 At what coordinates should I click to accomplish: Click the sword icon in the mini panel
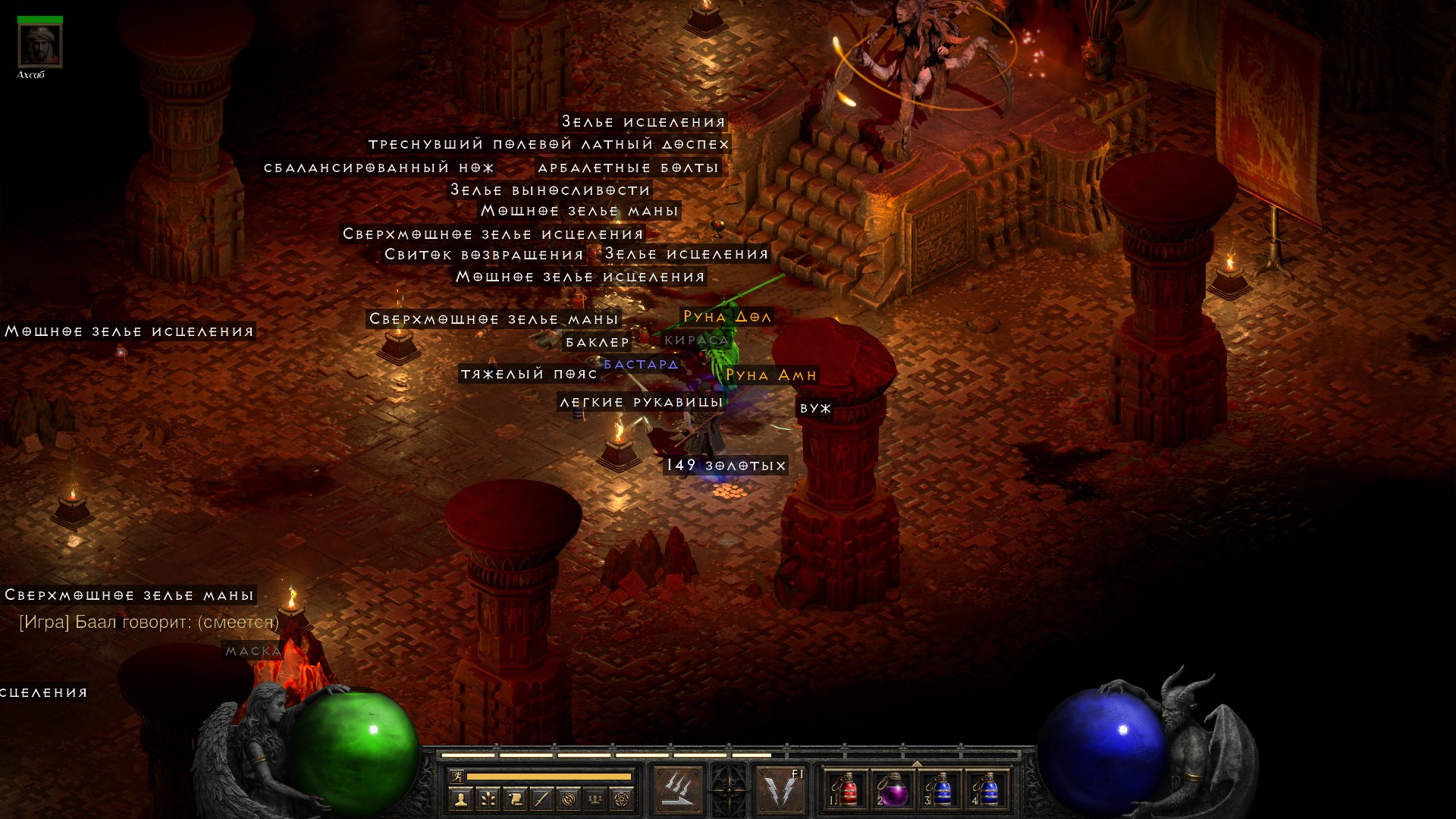click(541, 799)
